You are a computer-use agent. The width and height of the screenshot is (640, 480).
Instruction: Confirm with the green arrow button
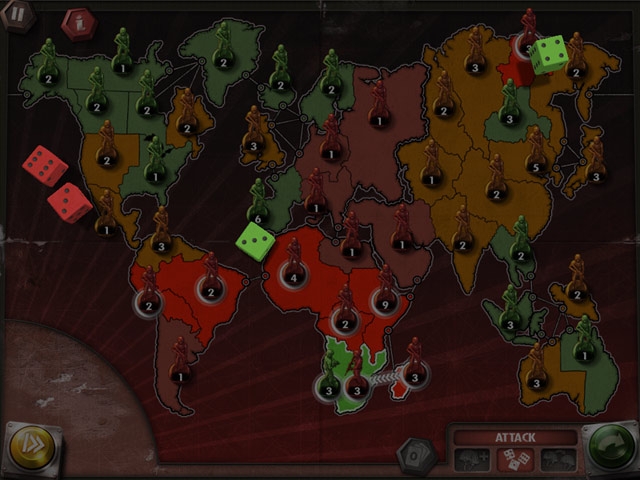(x=611, y=446)
